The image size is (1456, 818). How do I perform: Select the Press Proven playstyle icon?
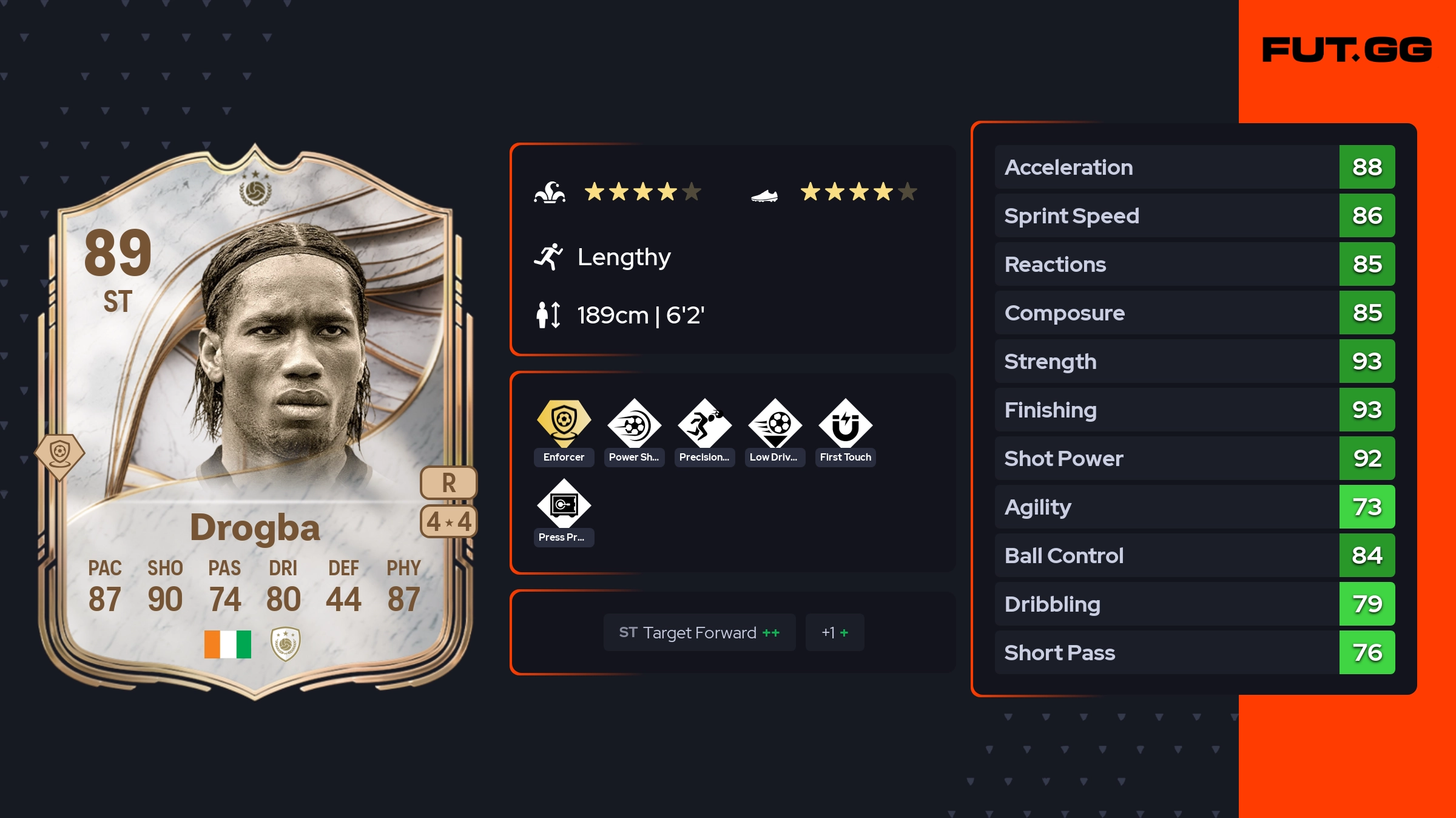coord(564,504)
